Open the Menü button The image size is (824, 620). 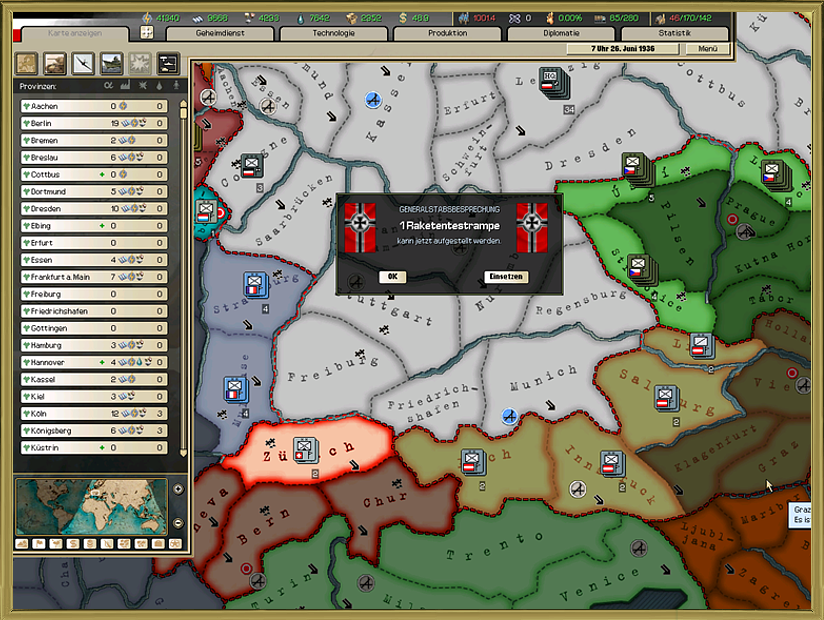pyautogui.click(x=708, y=48)
